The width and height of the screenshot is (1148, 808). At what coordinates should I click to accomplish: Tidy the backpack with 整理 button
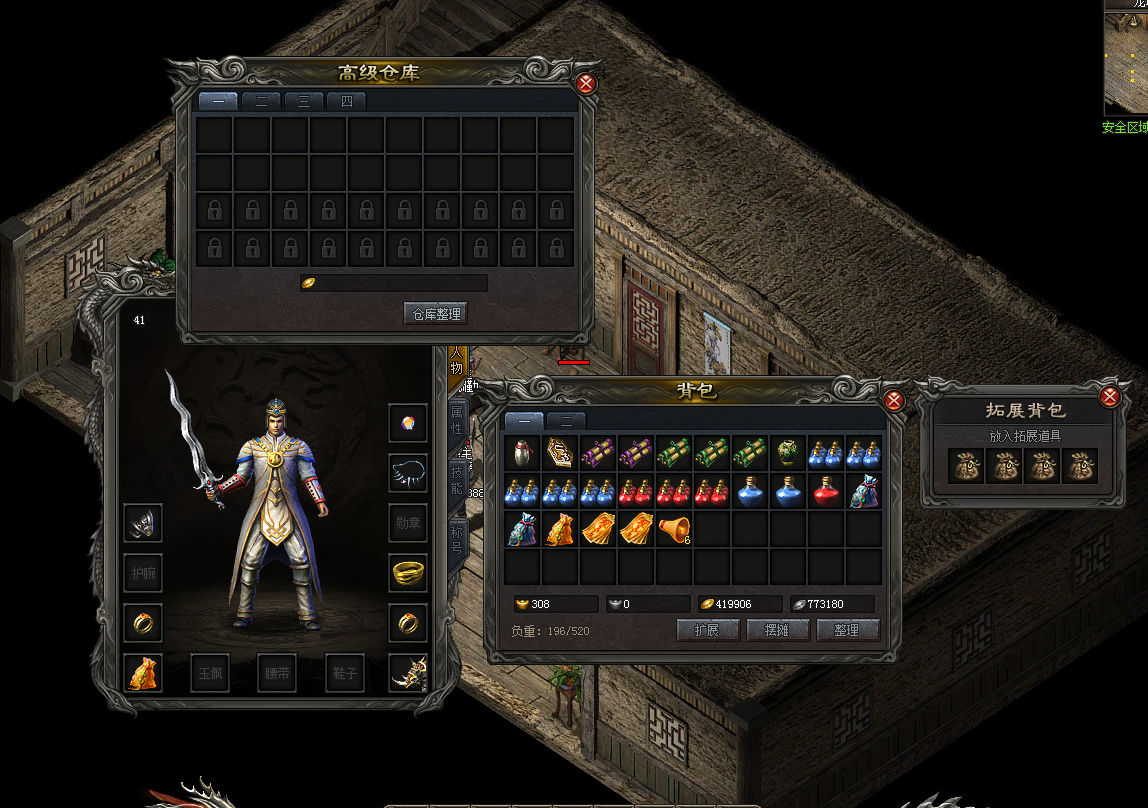[847, 630]
